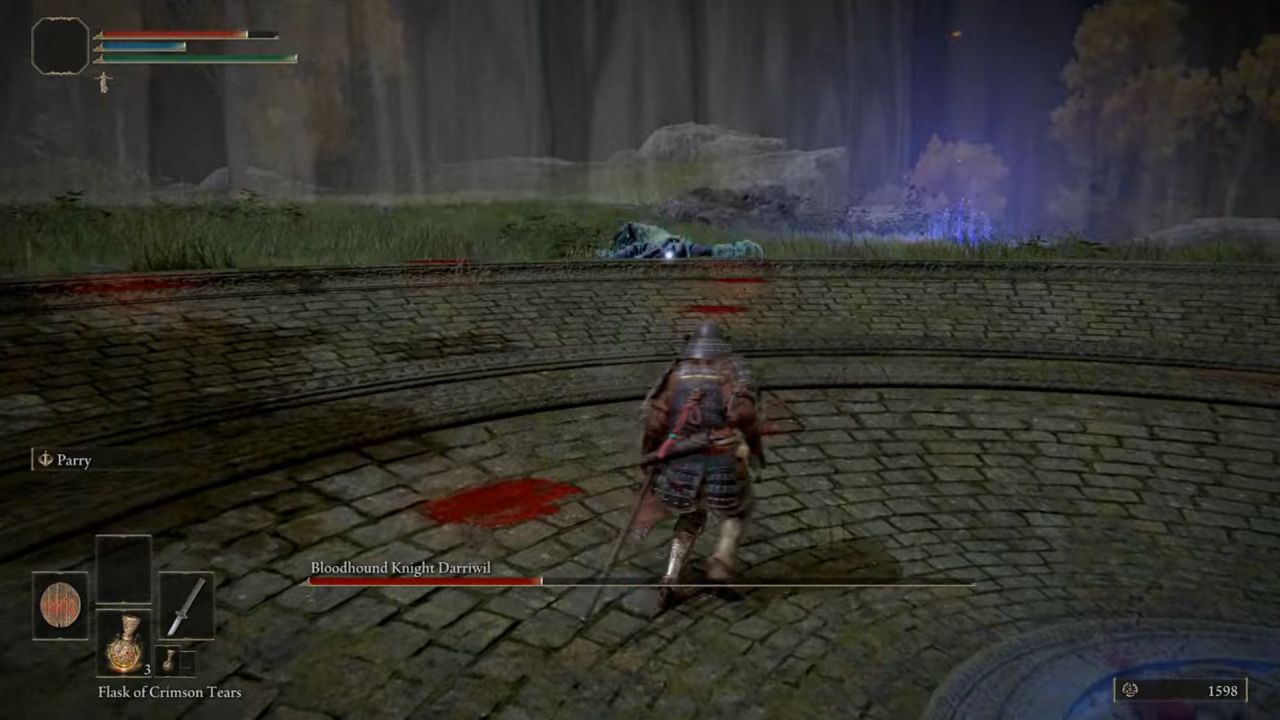
Task: Click the blue FP bar
Action: tap(142, 49)
